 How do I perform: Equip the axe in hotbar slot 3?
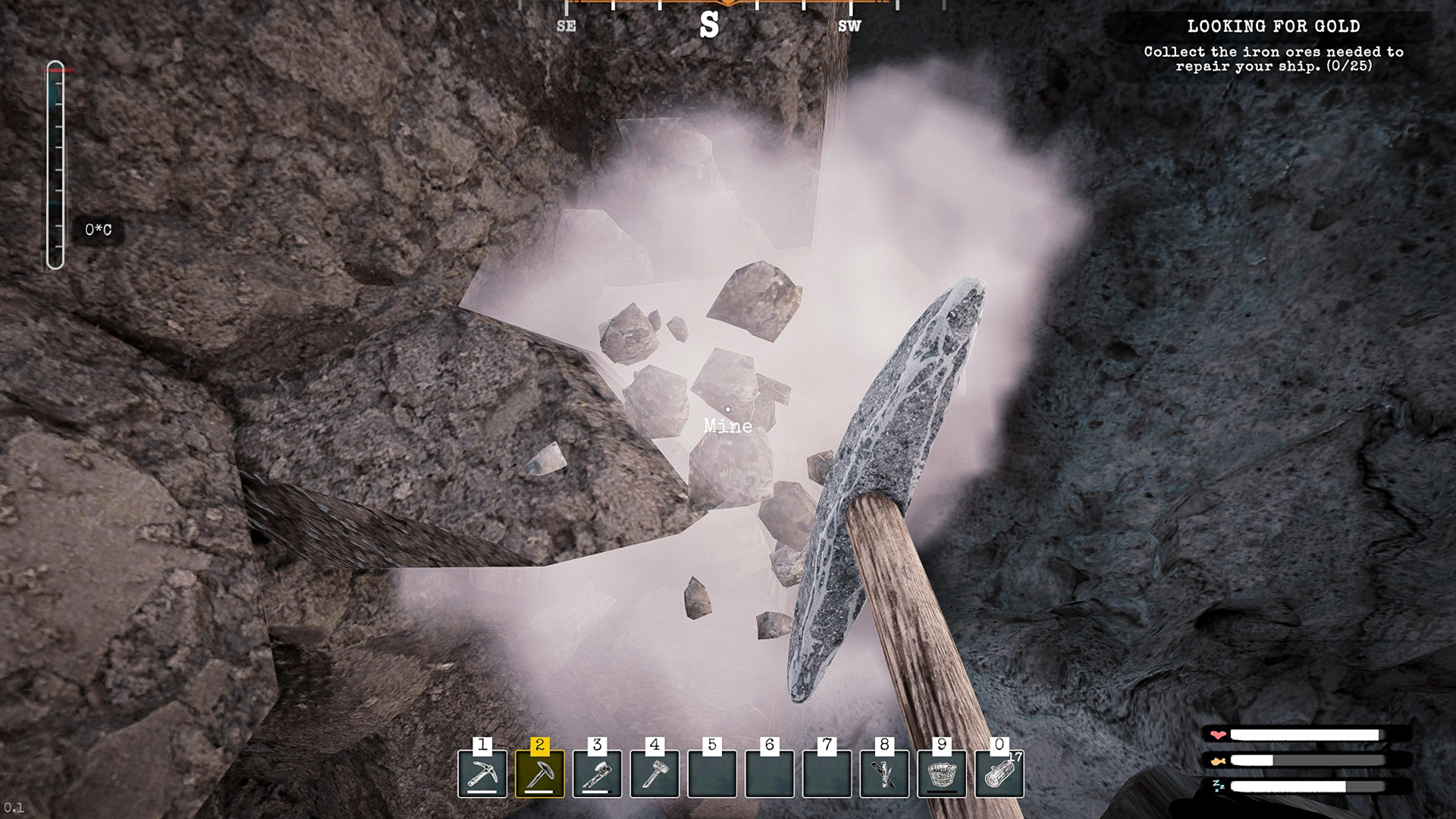pyautogui.click(x=598, y=773)
